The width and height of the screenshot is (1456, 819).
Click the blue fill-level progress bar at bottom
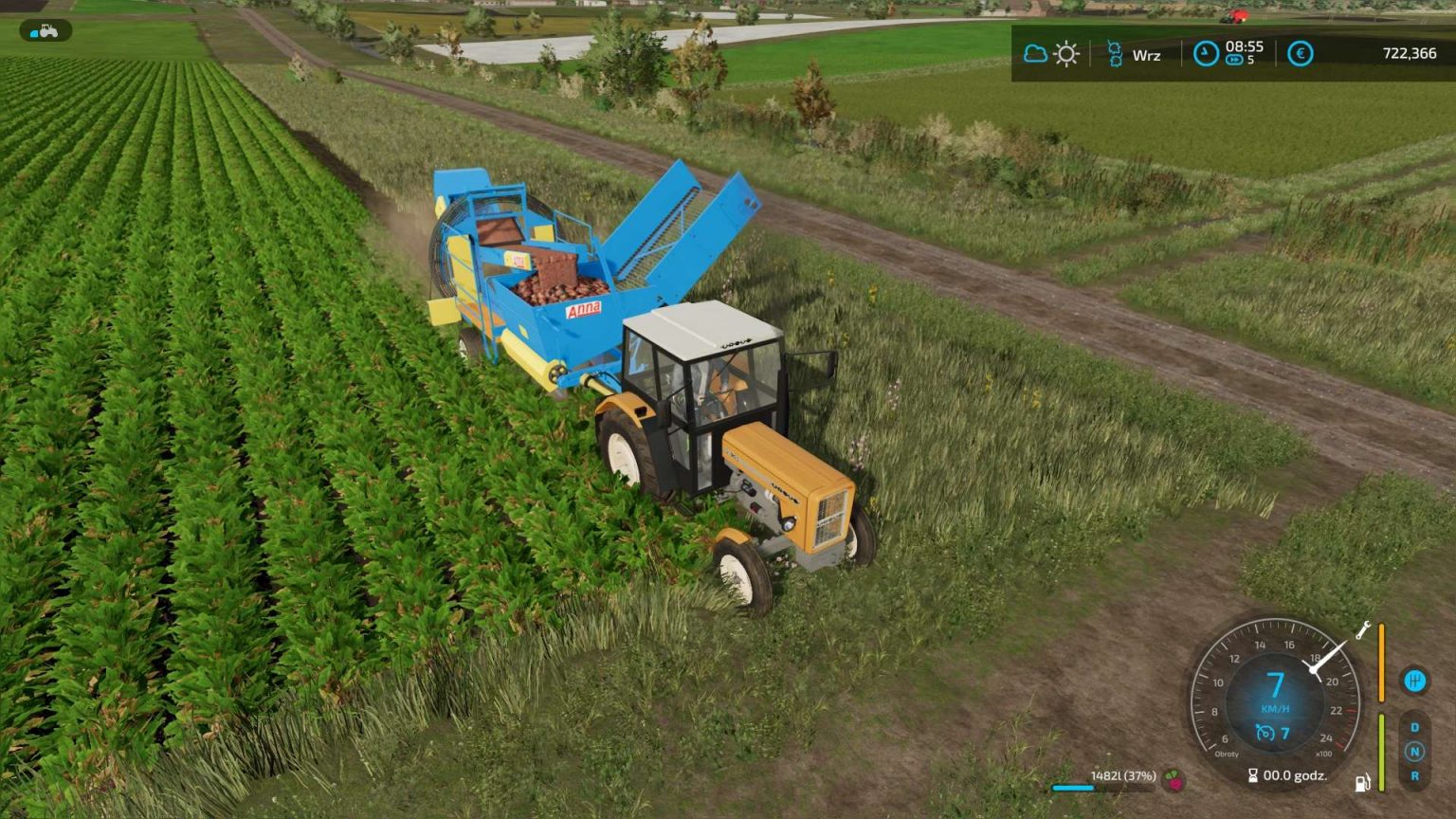(1071, 788)
